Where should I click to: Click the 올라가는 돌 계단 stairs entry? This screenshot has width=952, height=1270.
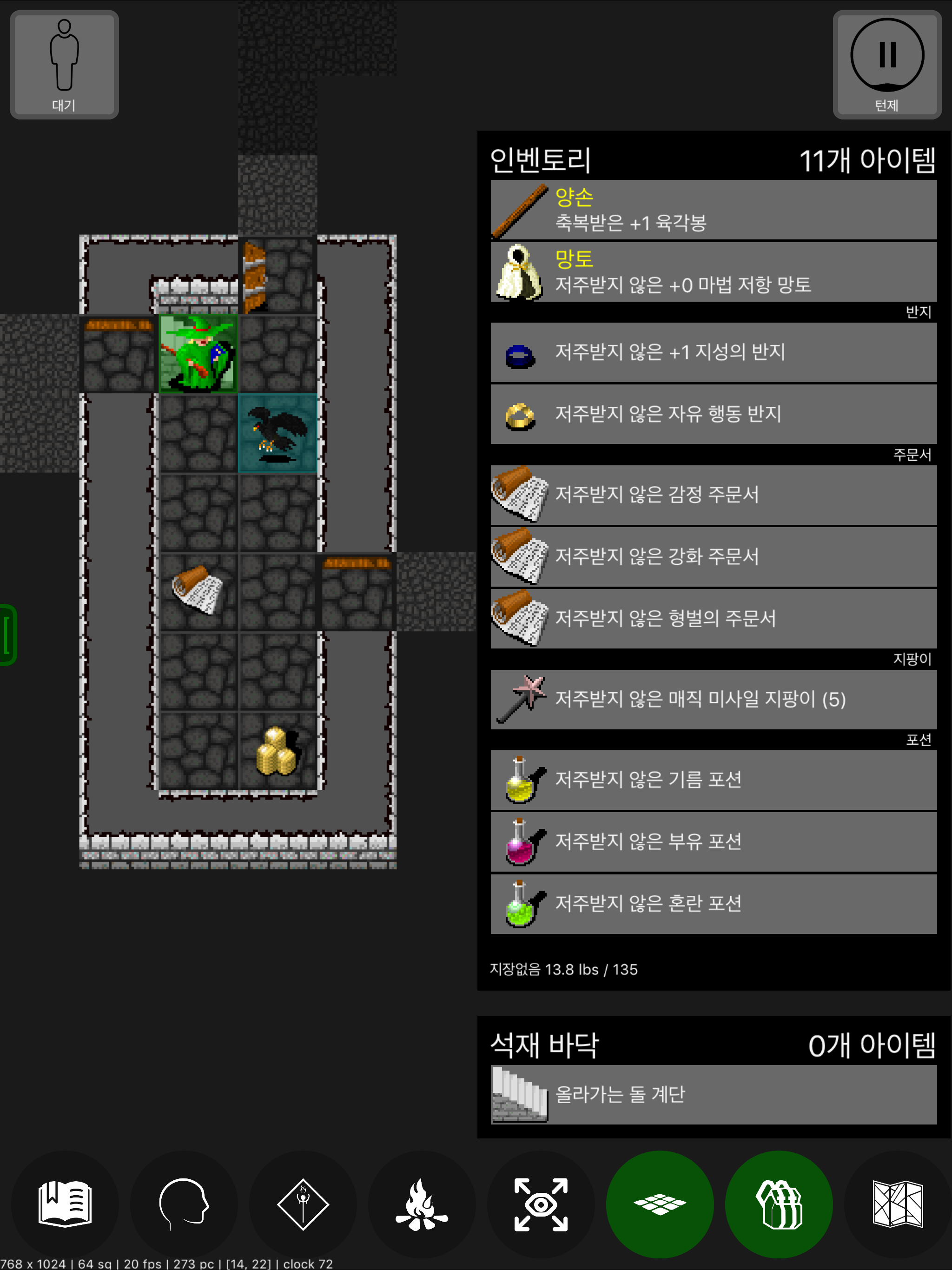tap(712, 1094)
